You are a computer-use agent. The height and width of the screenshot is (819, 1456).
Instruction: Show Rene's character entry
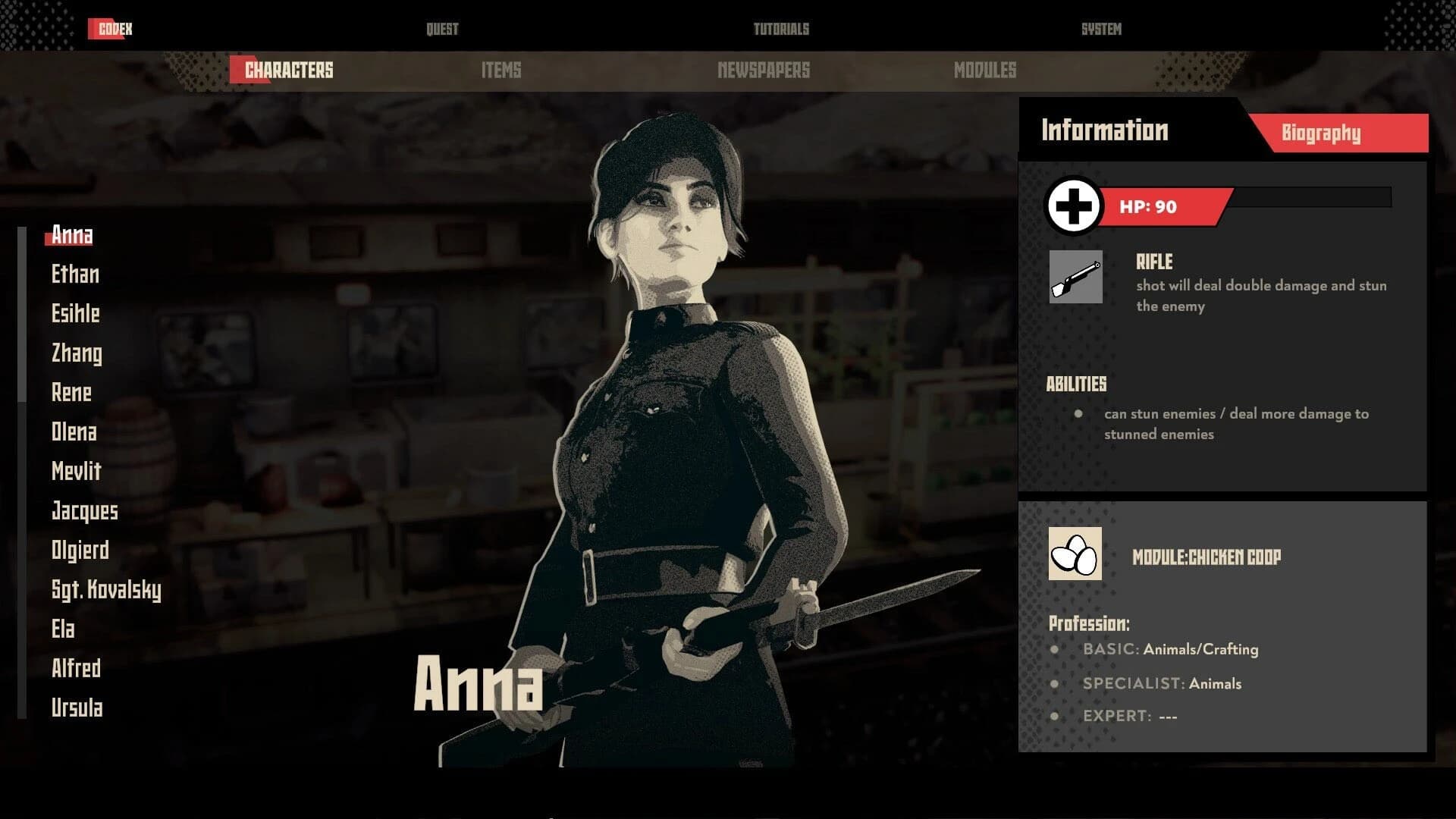click(x=71, y=393)
